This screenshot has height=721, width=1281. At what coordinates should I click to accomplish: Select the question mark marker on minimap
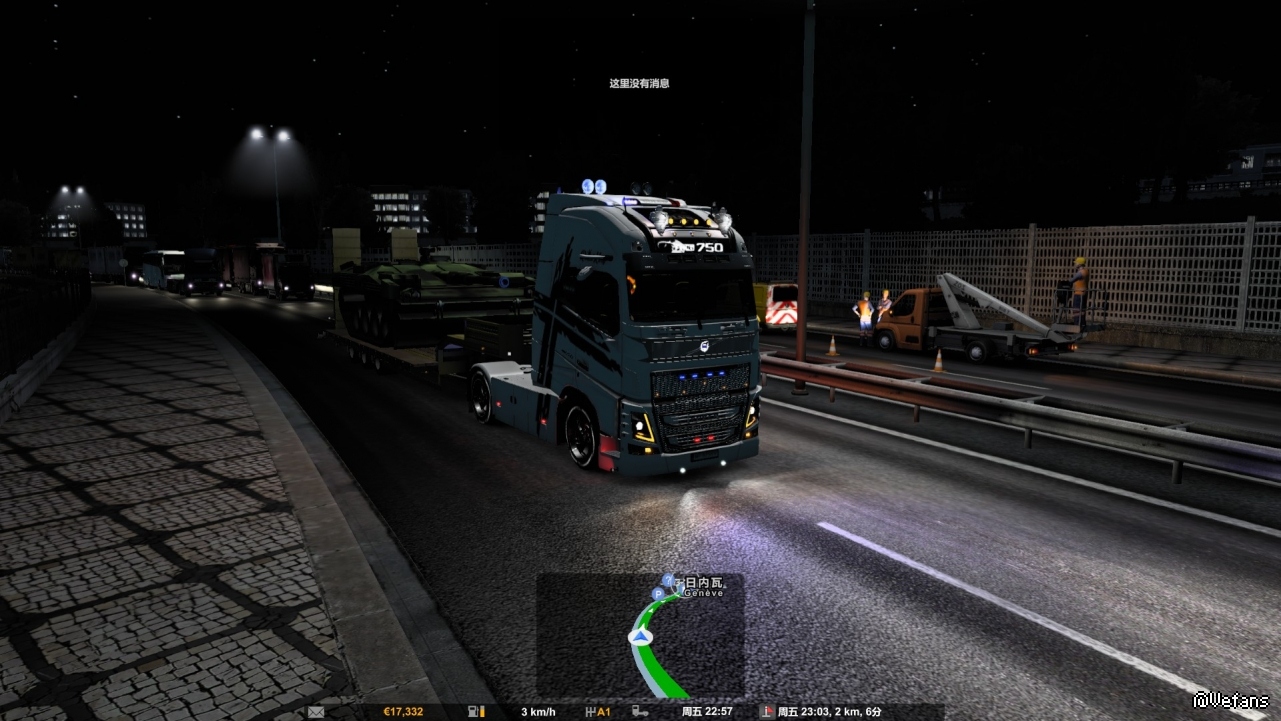[x=668, y=580]
